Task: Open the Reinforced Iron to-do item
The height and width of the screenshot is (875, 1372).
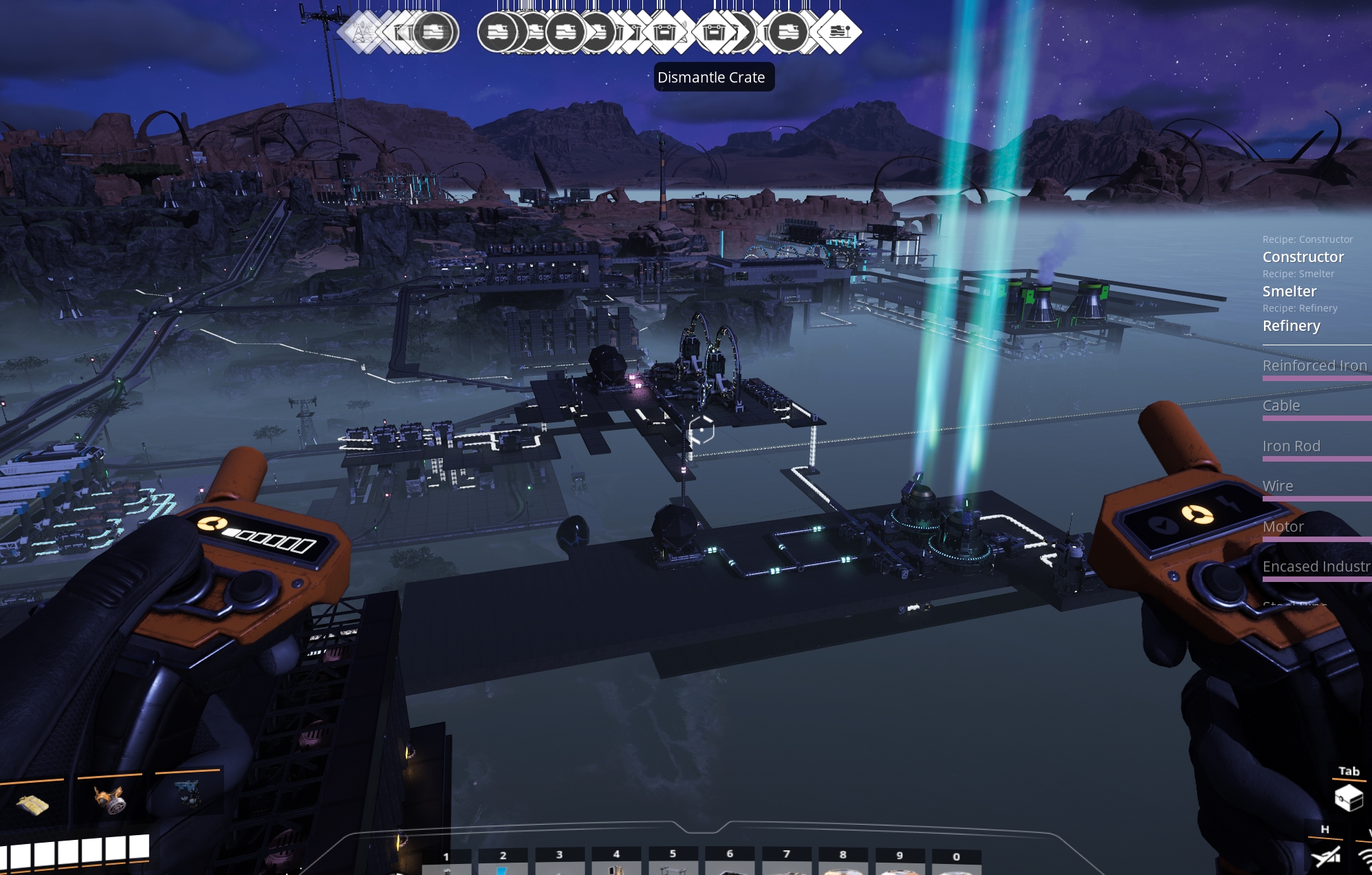Action: click(x=1314, y=365)
